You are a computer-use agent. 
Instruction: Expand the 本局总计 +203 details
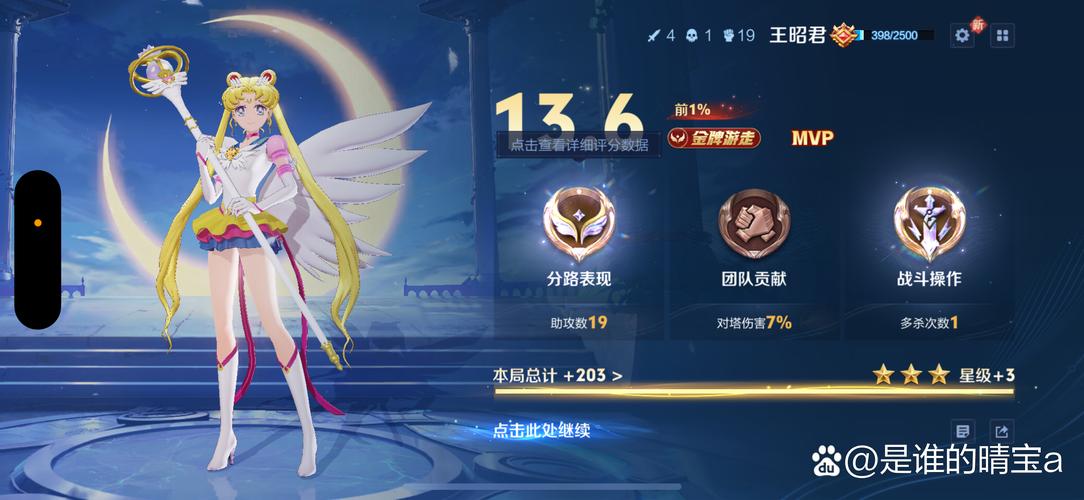coord(558,376)
